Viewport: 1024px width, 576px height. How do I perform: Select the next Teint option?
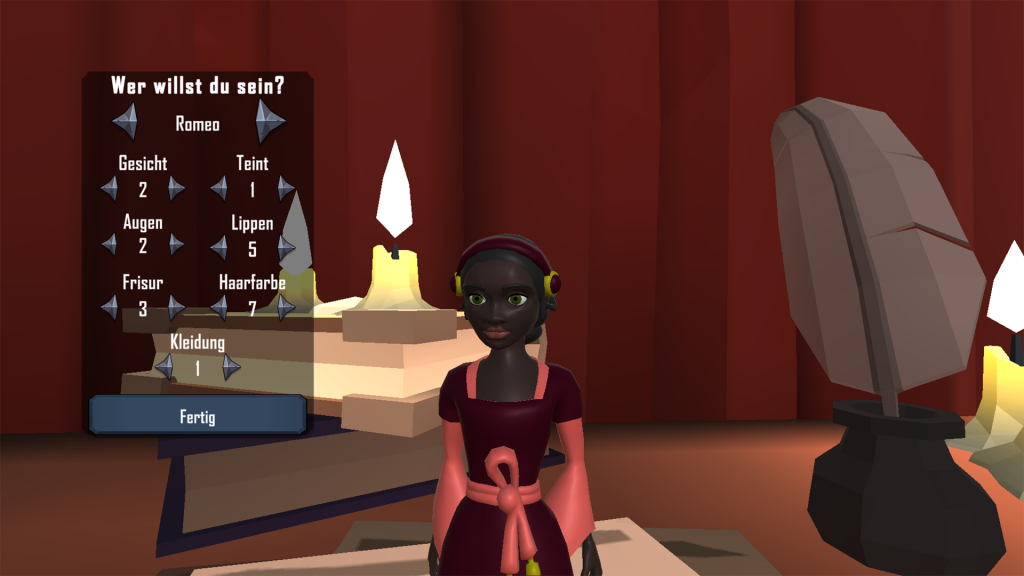[x=286, y=188]
